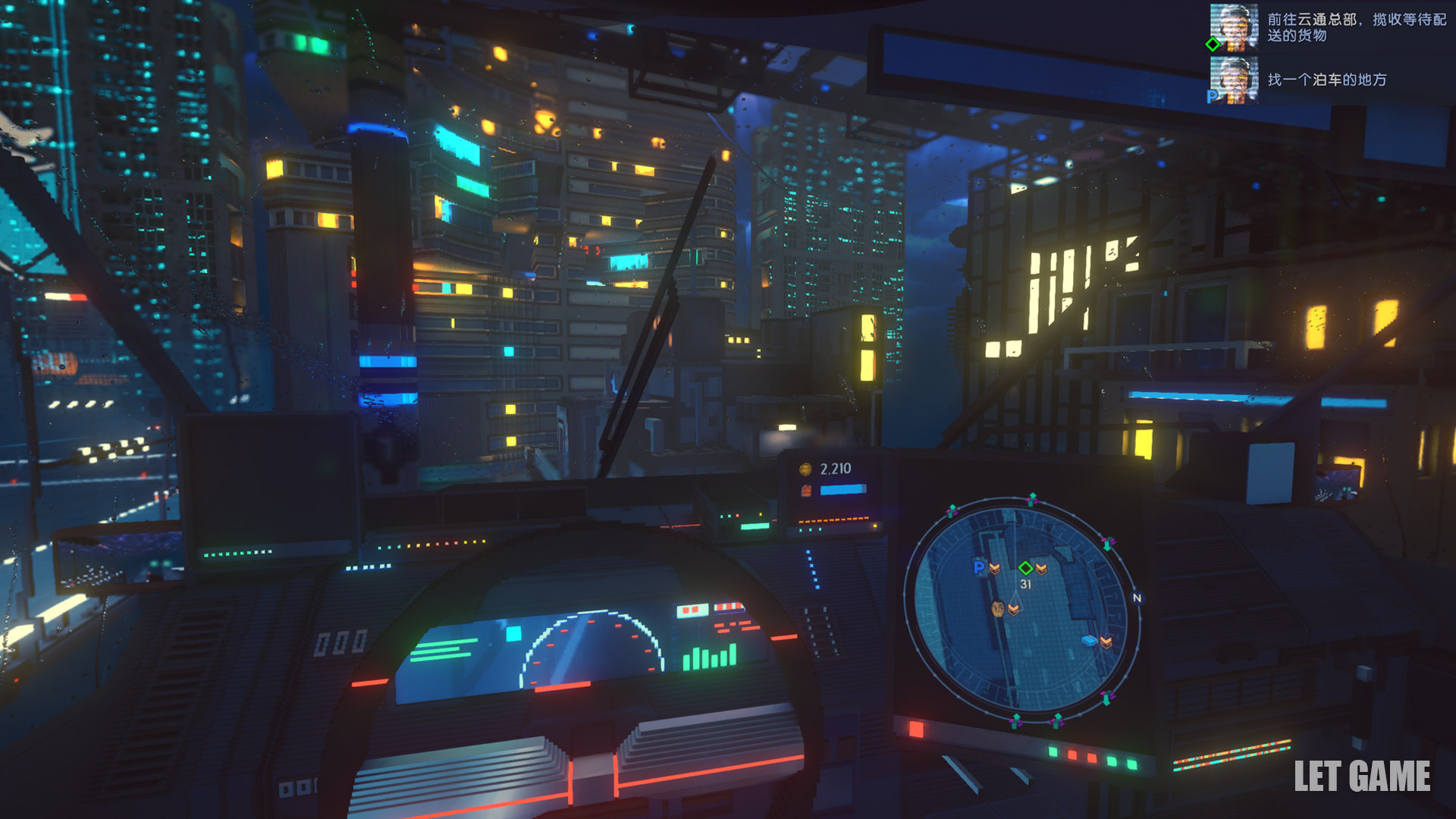
Task: Click the blue car marker on minimap
Action: (x=1090, y=641)
